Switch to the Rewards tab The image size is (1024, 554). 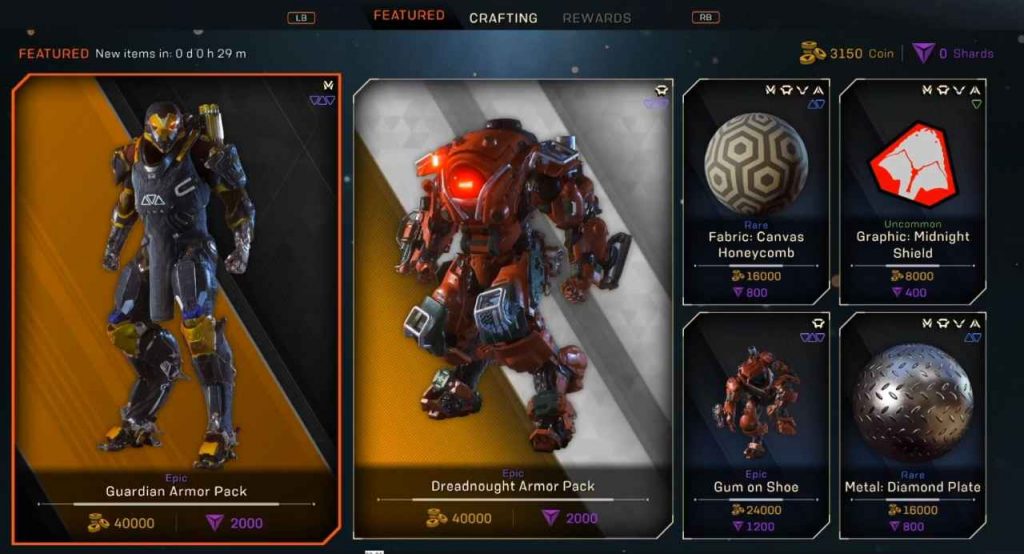[x=596, y=18]
